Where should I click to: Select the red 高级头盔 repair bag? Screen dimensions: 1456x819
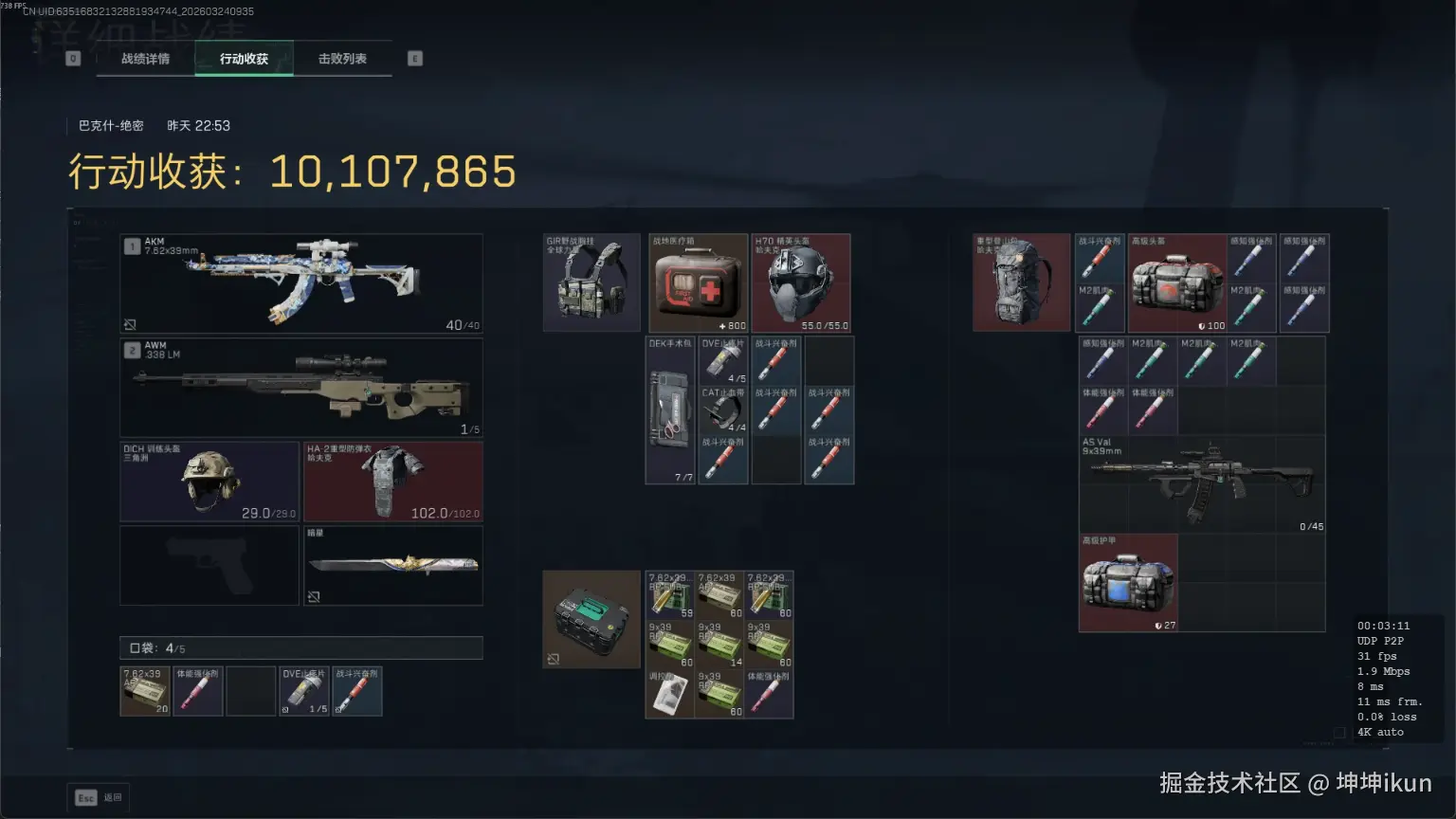point(1177,282)
